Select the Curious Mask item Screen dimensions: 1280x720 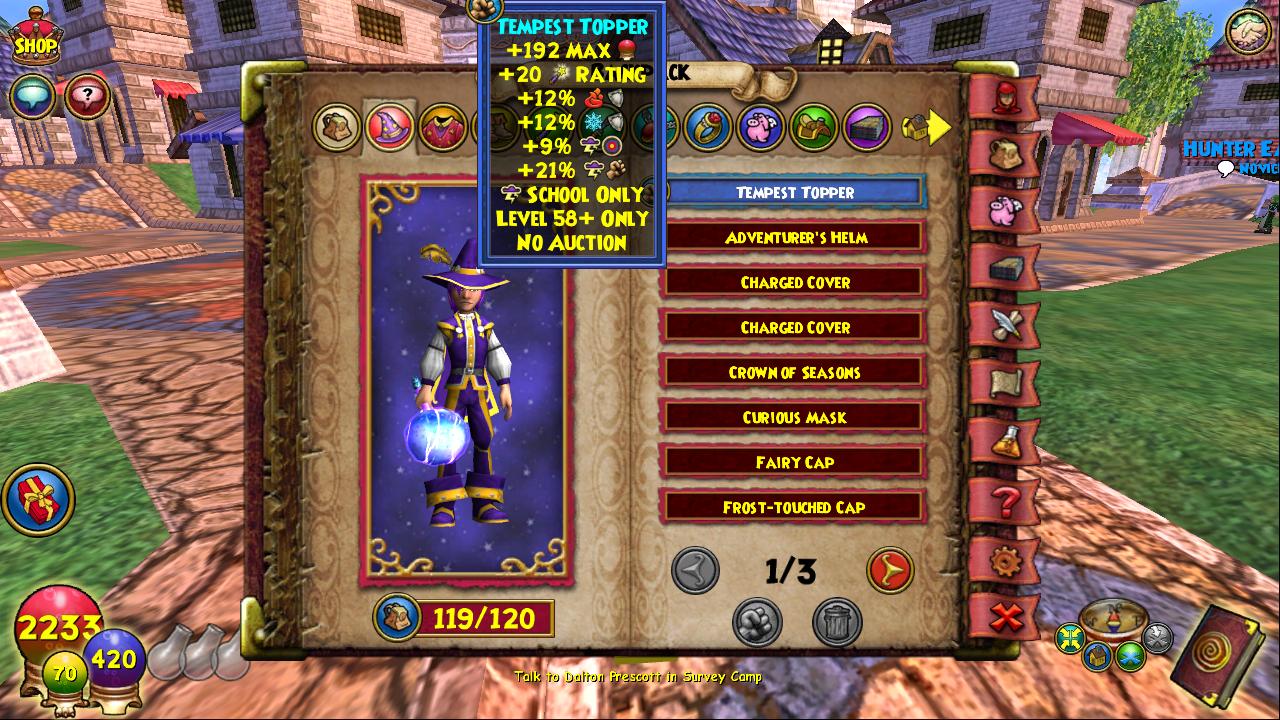tap(795, 418)
